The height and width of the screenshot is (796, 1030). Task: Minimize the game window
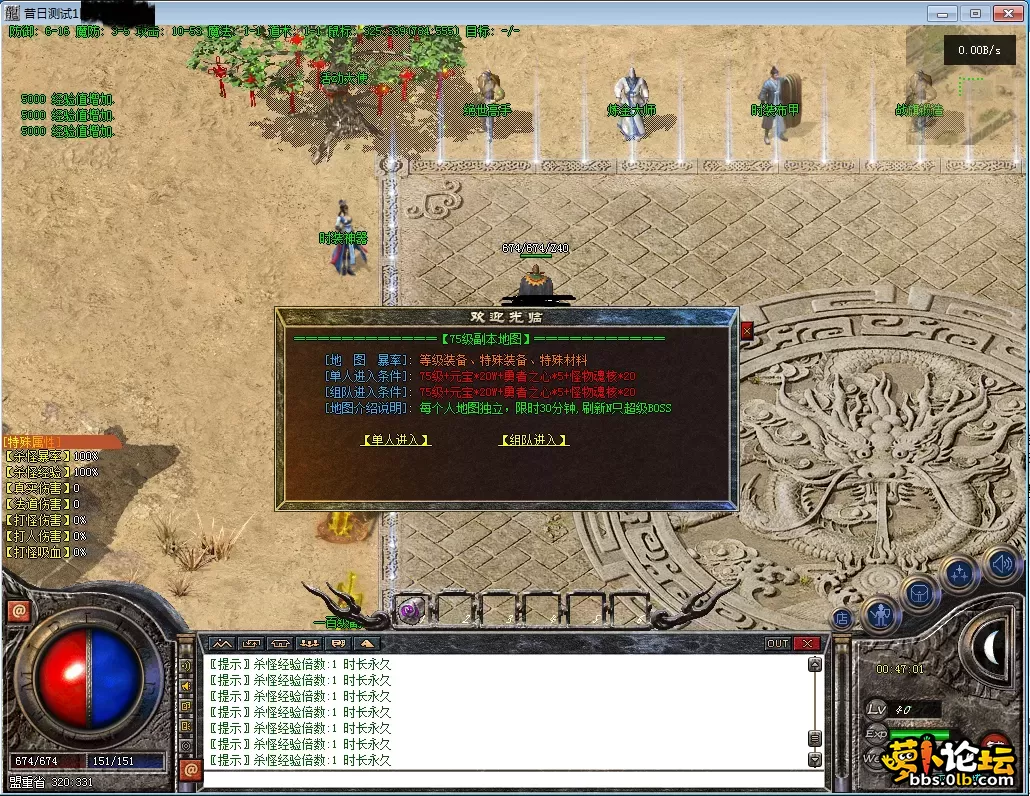point(941,13)
